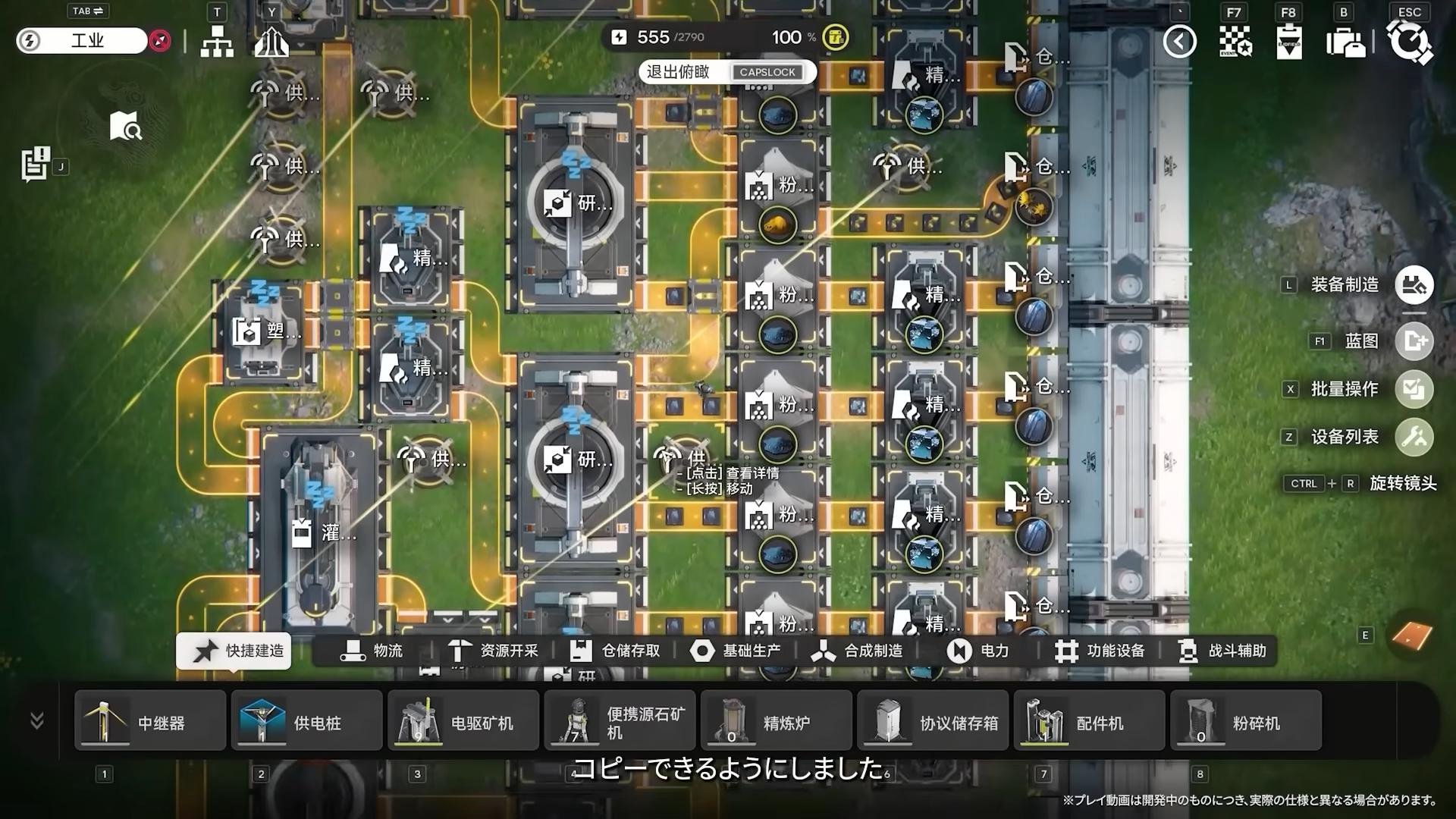Click the power capacity bar showing 555/2790
The width and height of the screenshot is (1456, 819).
pyautogui.click(x=667, y=36)
